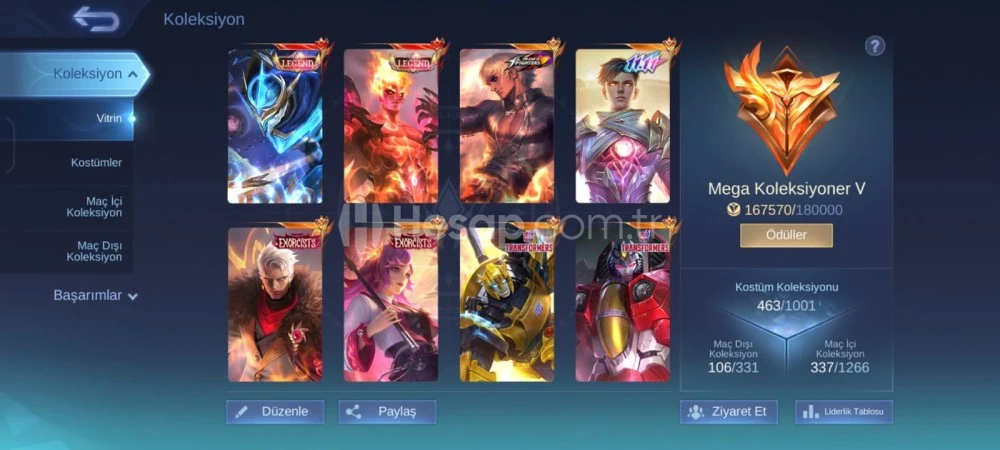1000x450 pixels.
Task: Share the showcase with Paylaş
Action: click(387, 411)
